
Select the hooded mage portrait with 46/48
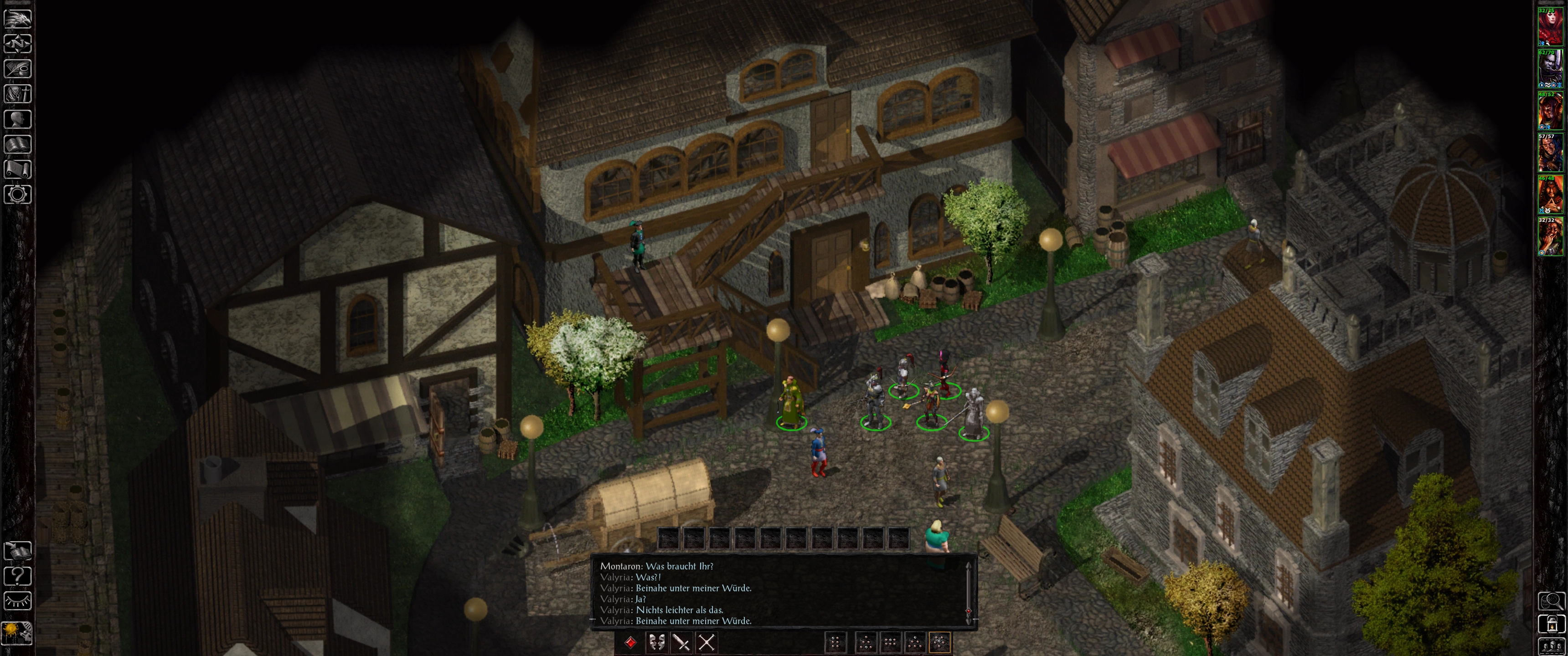(x=1550, y=195)
